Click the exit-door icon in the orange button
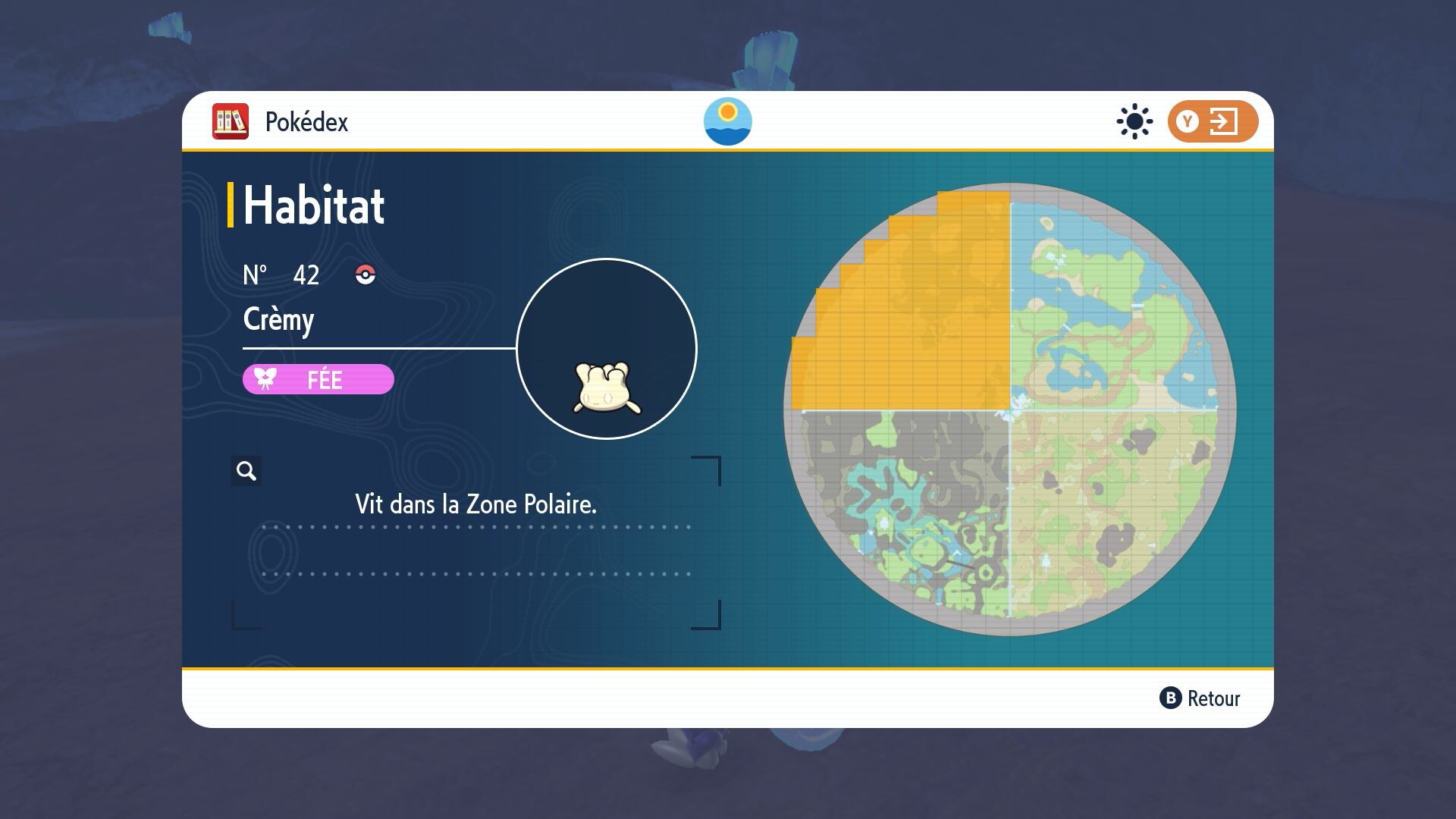 tap(1224, 121)
